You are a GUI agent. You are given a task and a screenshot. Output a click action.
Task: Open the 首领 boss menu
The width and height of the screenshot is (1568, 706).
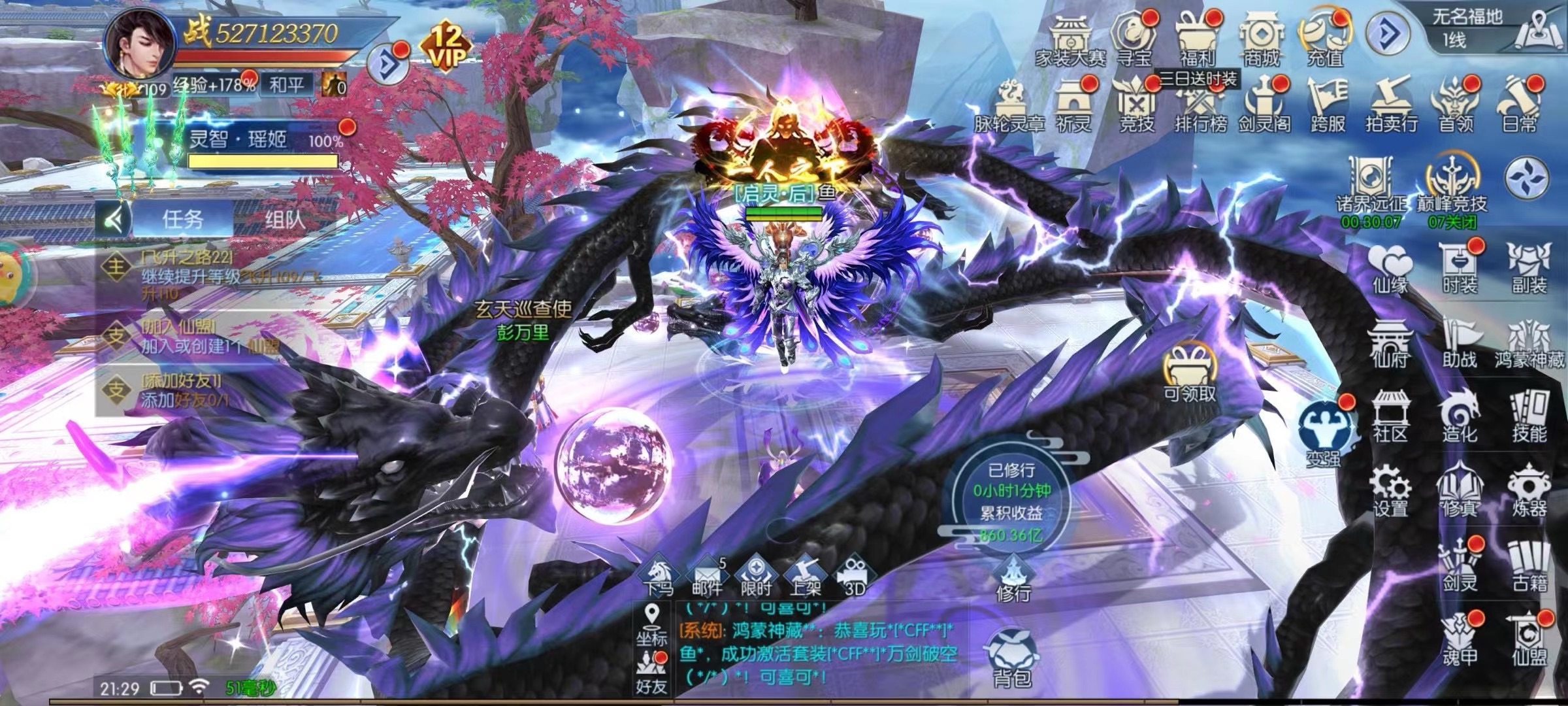tap(1455, 105)
